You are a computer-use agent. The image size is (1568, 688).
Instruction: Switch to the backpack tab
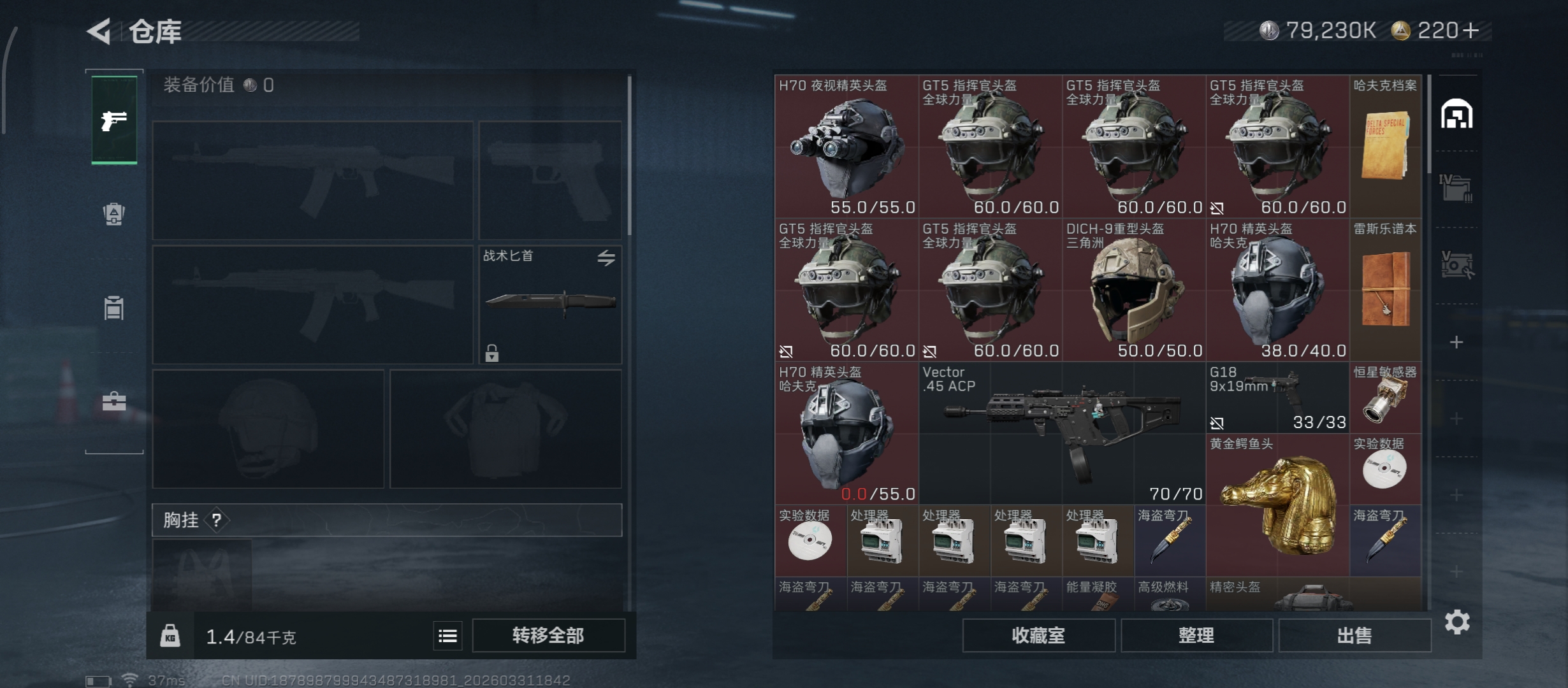pyautogui.click(x=114, y=213)
